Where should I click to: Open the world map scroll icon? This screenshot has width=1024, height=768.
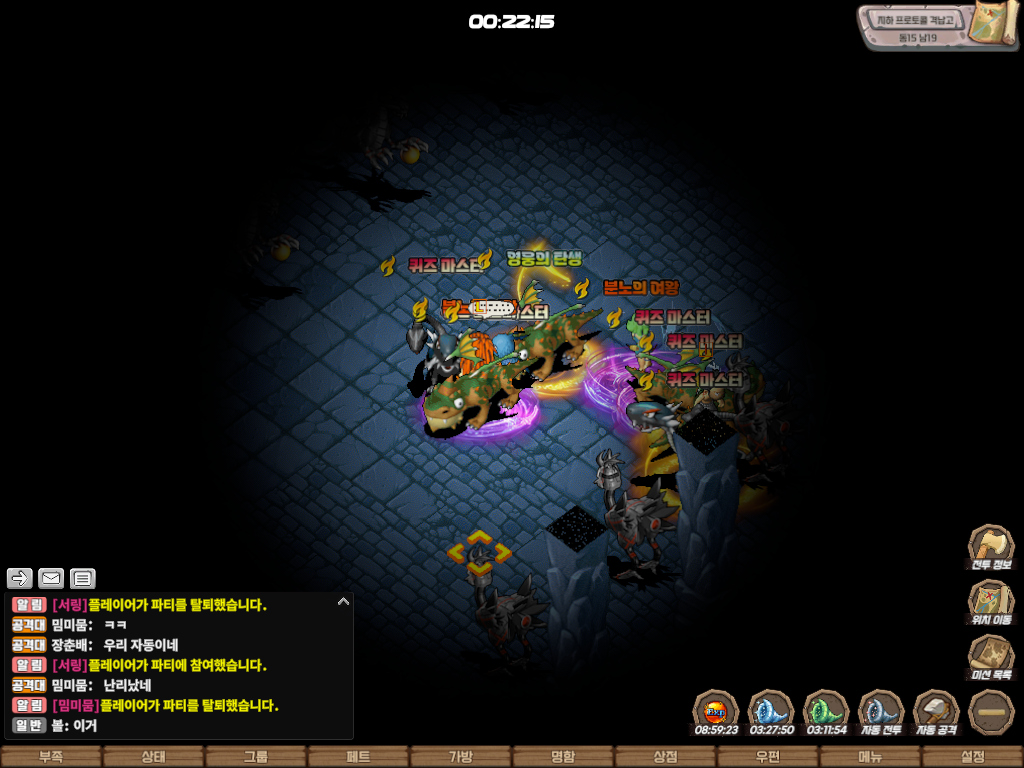click(995, 23)
